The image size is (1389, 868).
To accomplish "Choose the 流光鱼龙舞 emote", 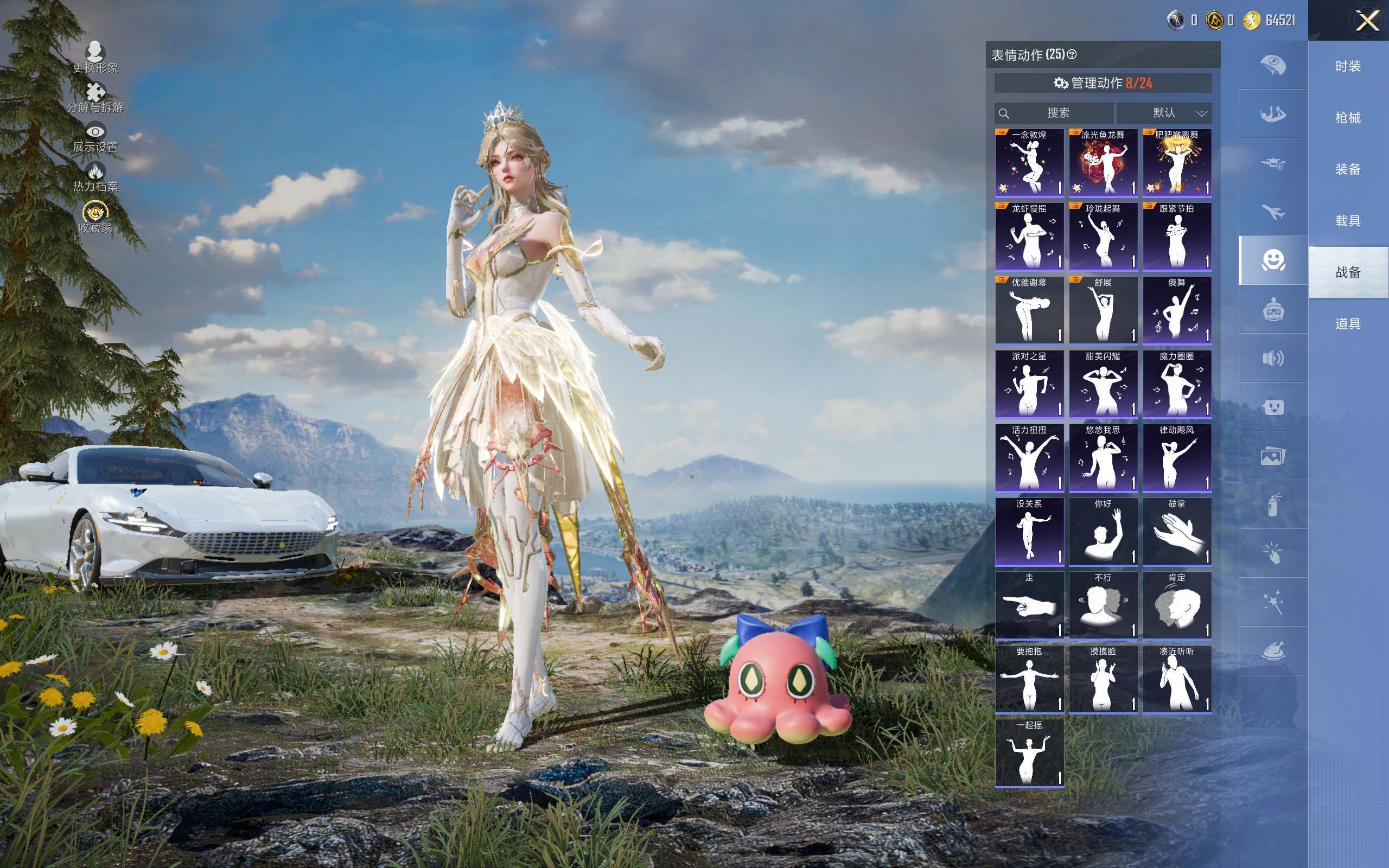I will [1103, 162].
